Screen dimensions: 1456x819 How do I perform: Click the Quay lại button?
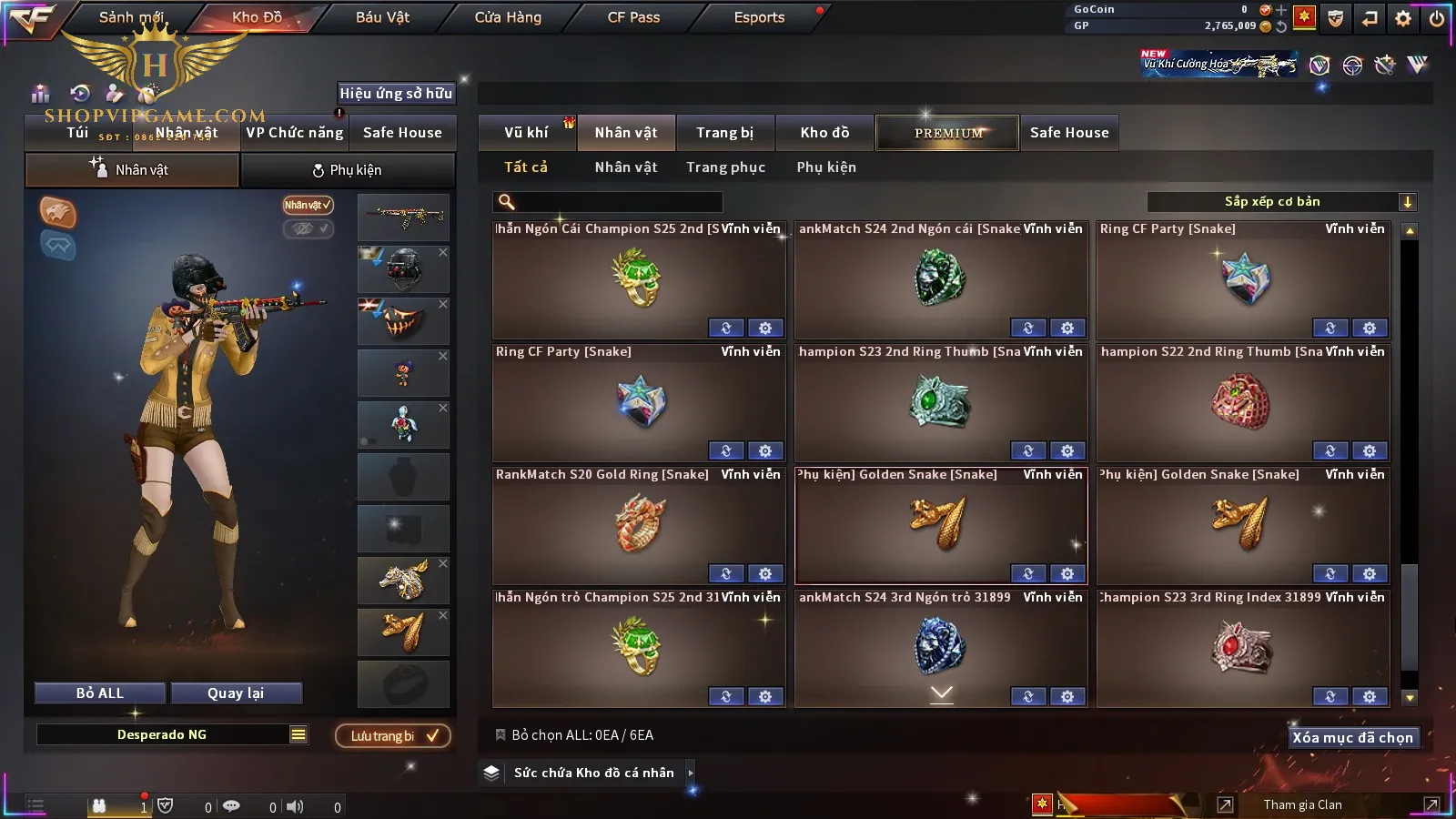(x=236, y=693)
